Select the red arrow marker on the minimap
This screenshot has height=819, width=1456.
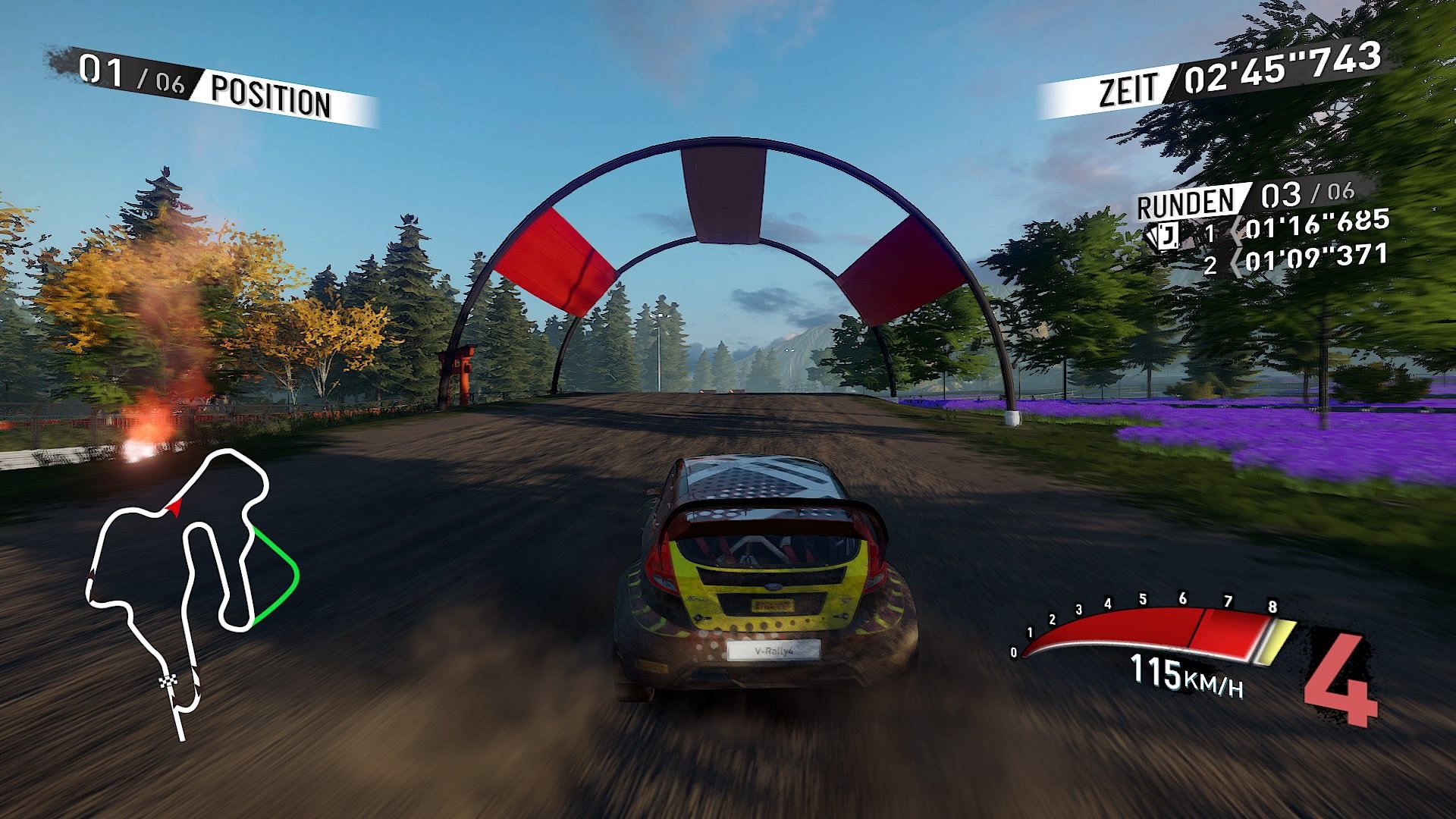click(x=173, y=510)
